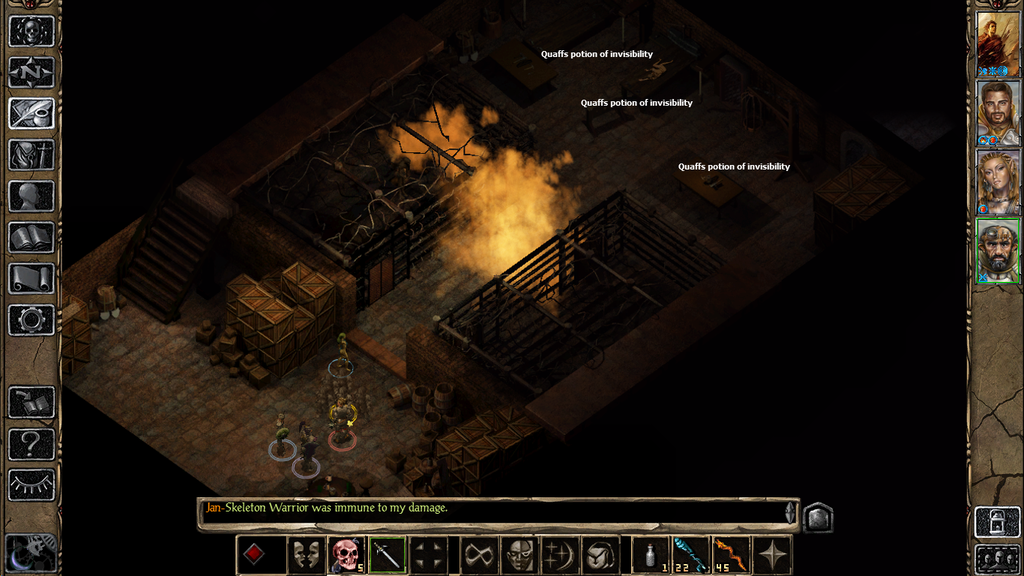Select the top party member portrait
The image size is (1024, 576).
tap(998, 44)
